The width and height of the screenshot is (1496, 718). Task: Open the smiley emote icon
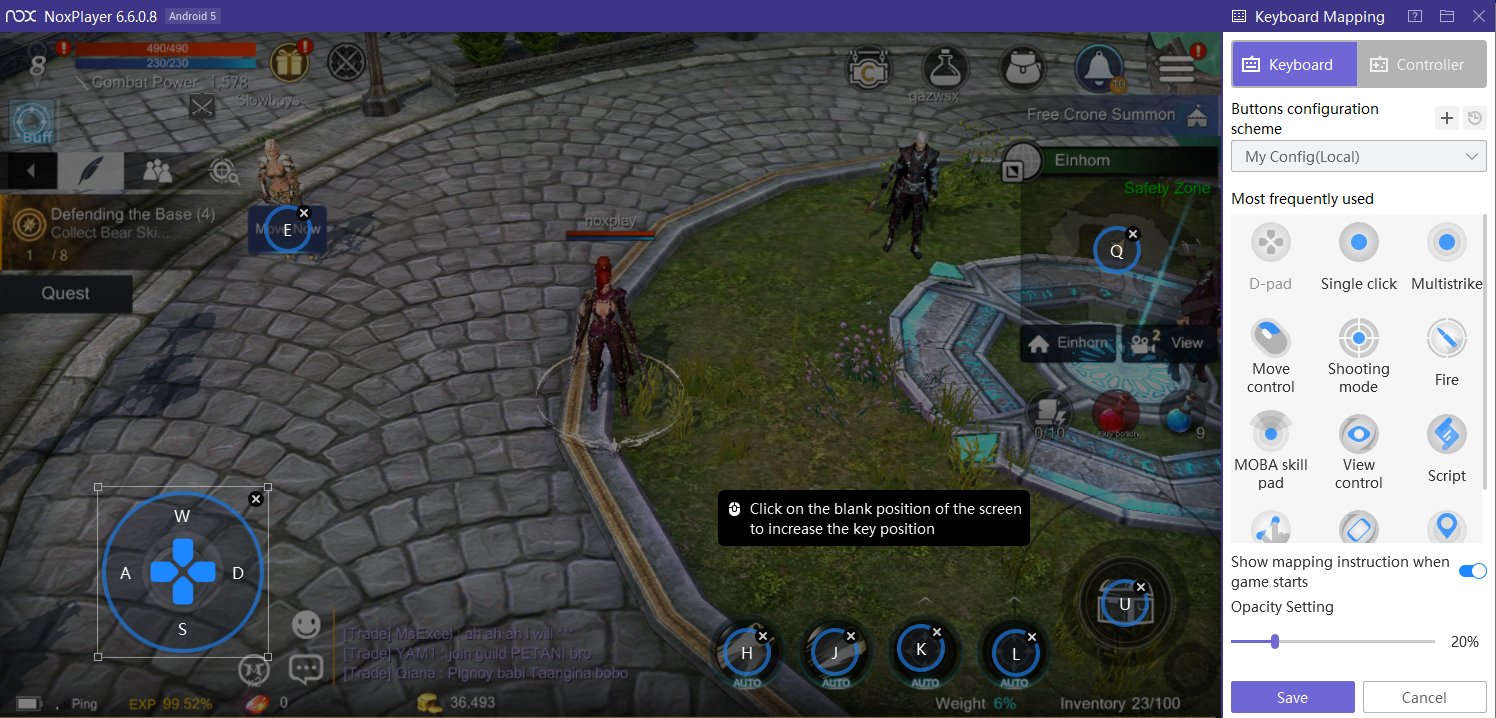(306, 625)
